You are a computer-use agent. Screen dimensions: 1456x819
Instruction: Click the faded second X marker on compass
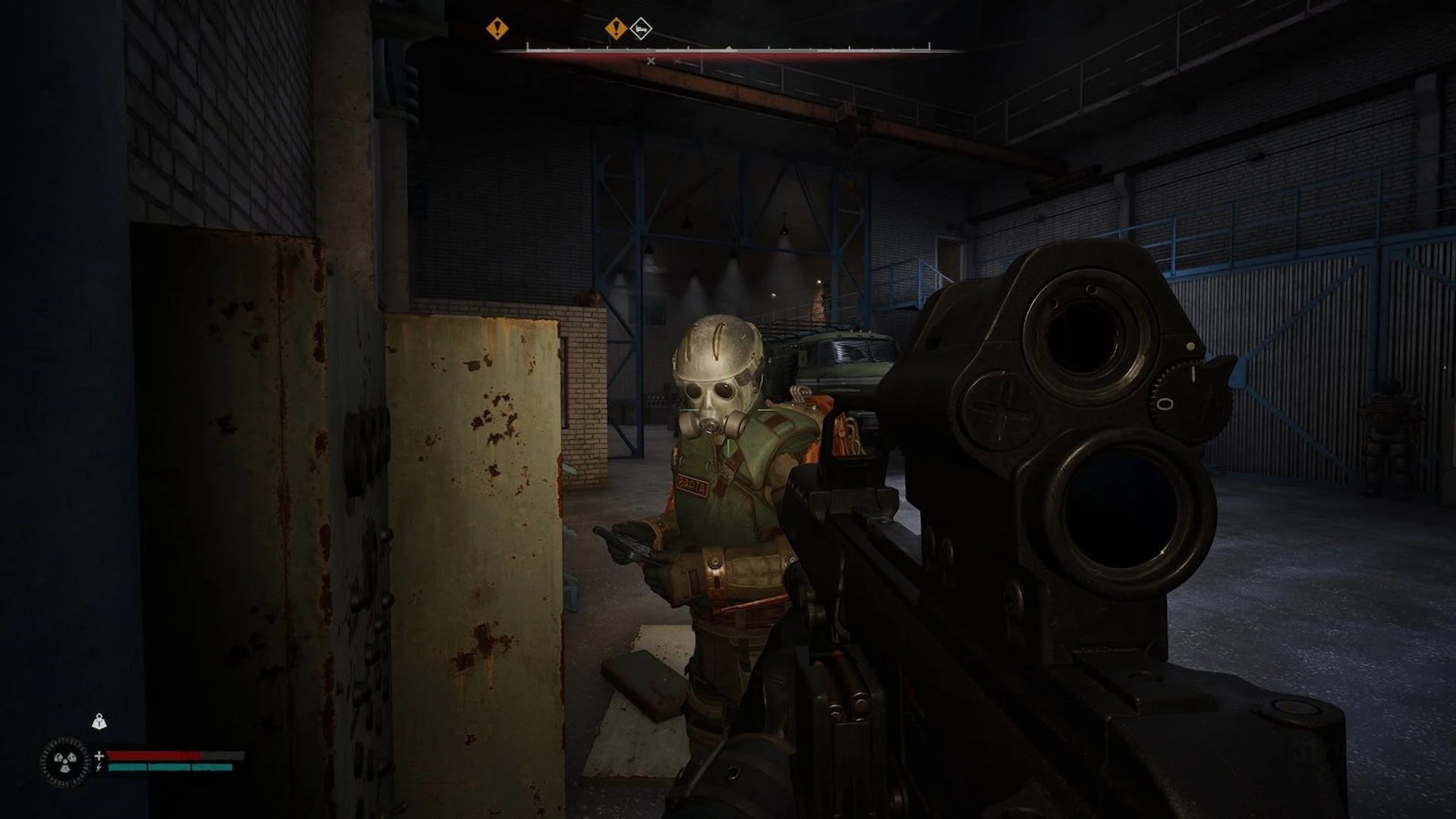coord(676,61)
